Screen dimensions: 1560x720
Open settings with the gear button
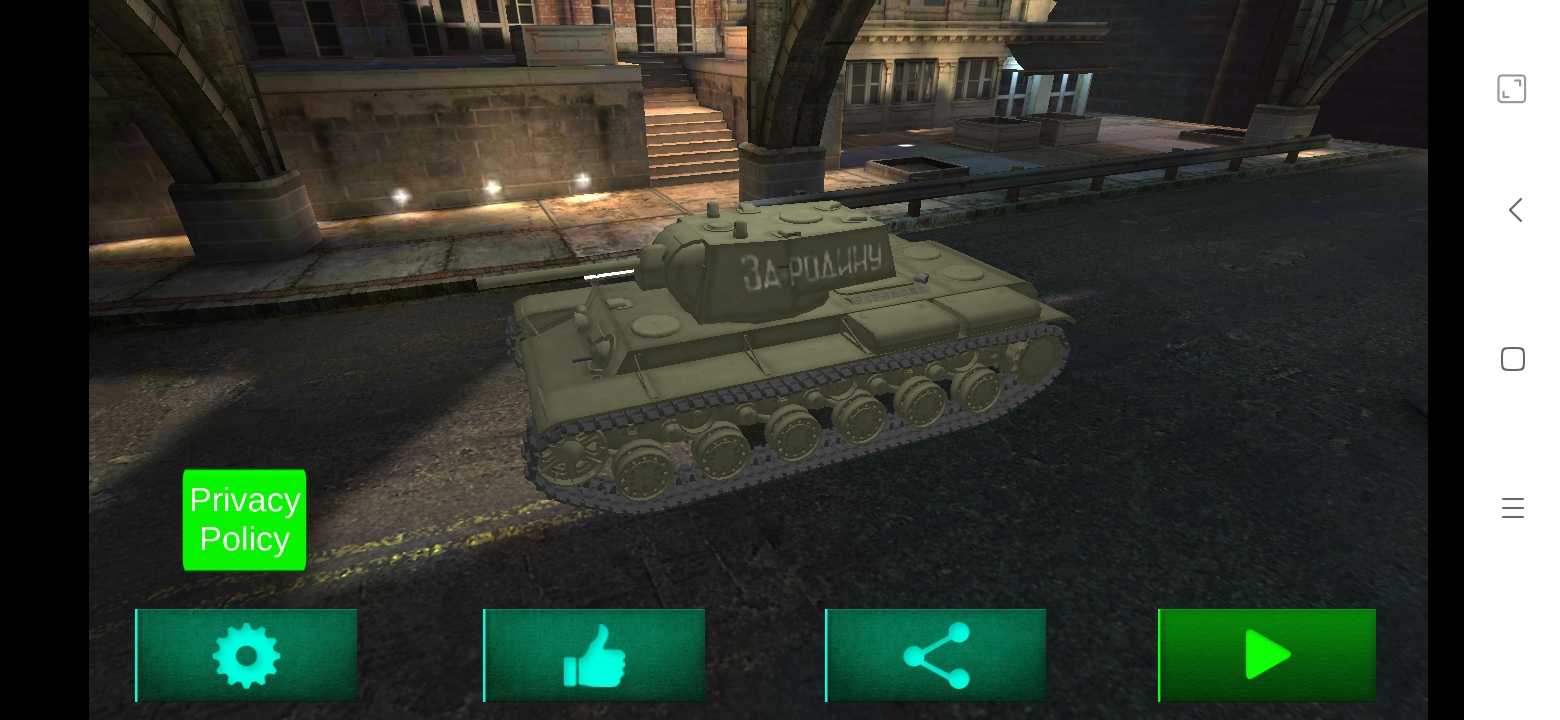pos(247,655)
